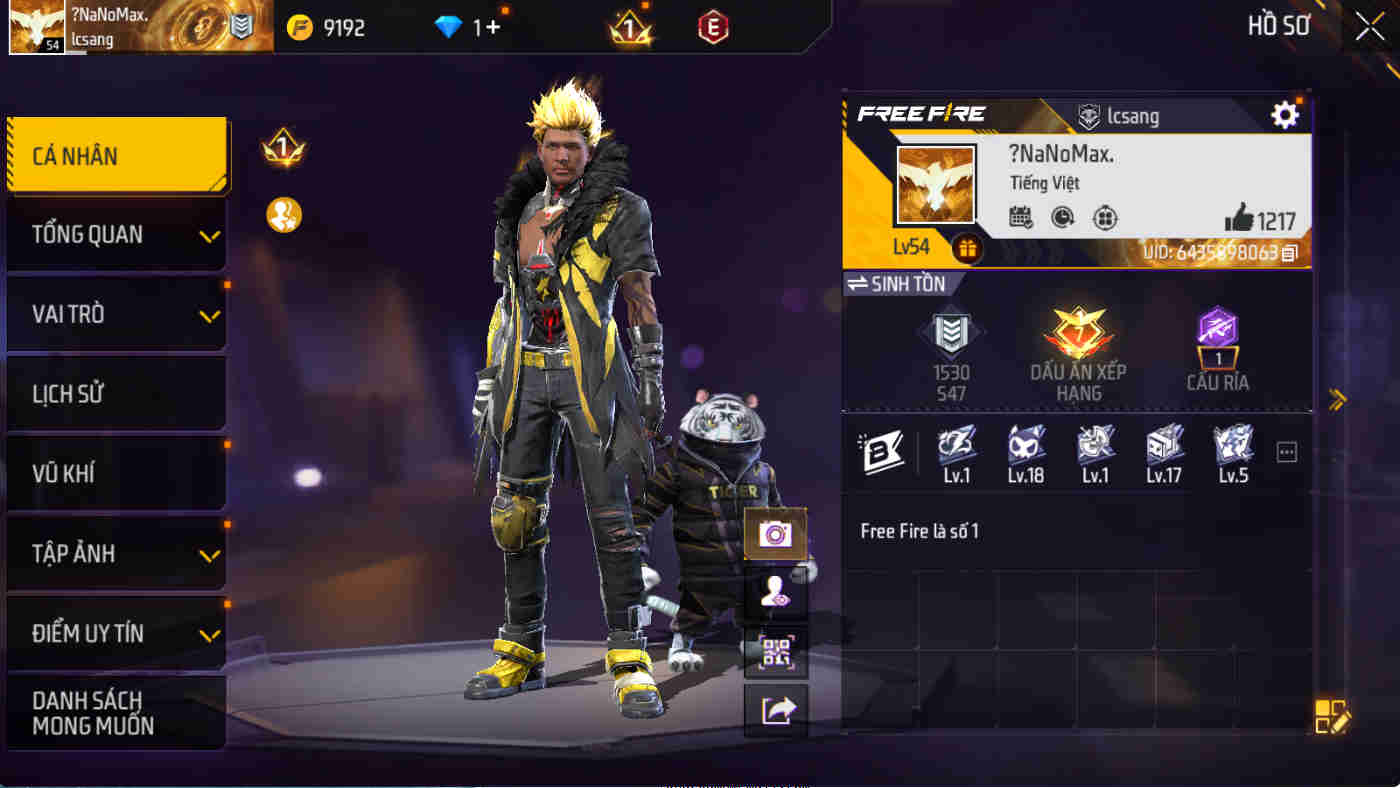This screenshot has height=788, width=1400.
Task: Click the share arrow icon
Action: [x=775, y=709]
